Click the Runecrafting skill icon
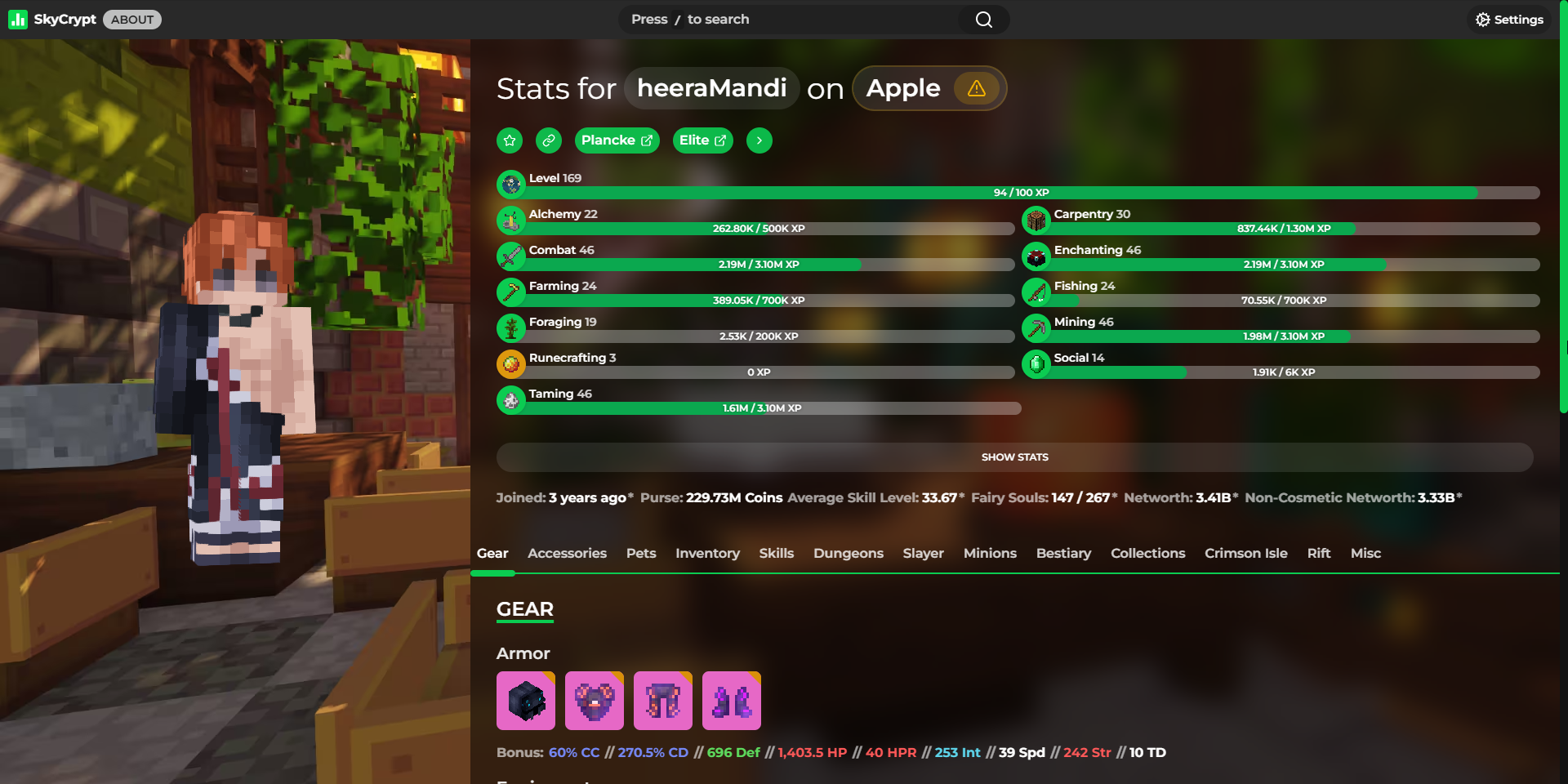 pyautogui.click(x=511, y=363)
